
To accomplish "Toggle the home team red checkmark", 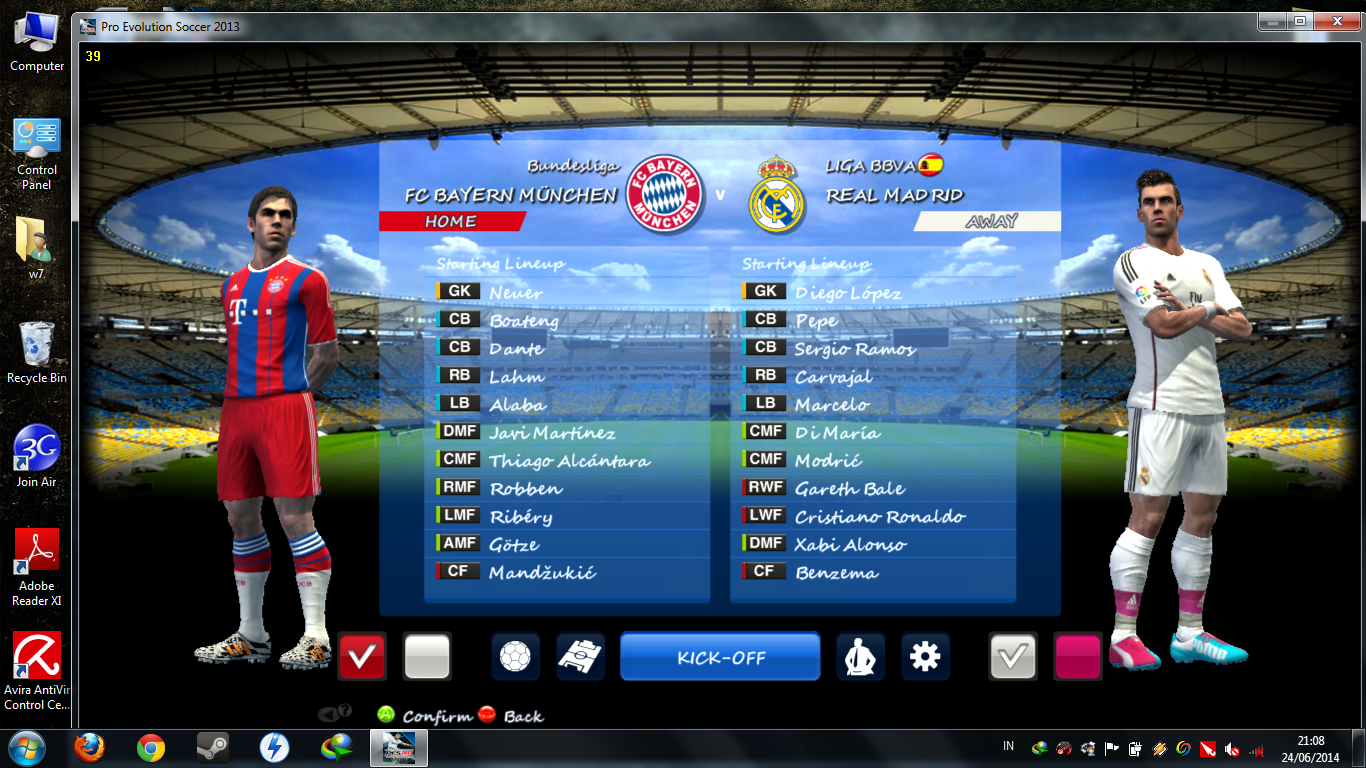I will pos(361,657).
